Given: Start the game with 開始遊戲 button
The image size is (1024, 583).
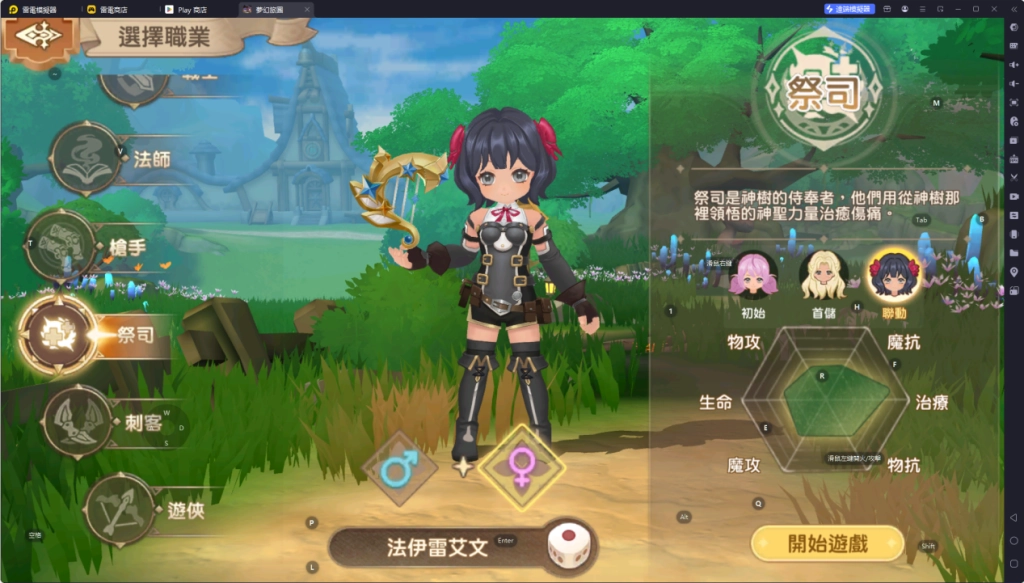Looking at the screenshot, I should pos(828,543).
